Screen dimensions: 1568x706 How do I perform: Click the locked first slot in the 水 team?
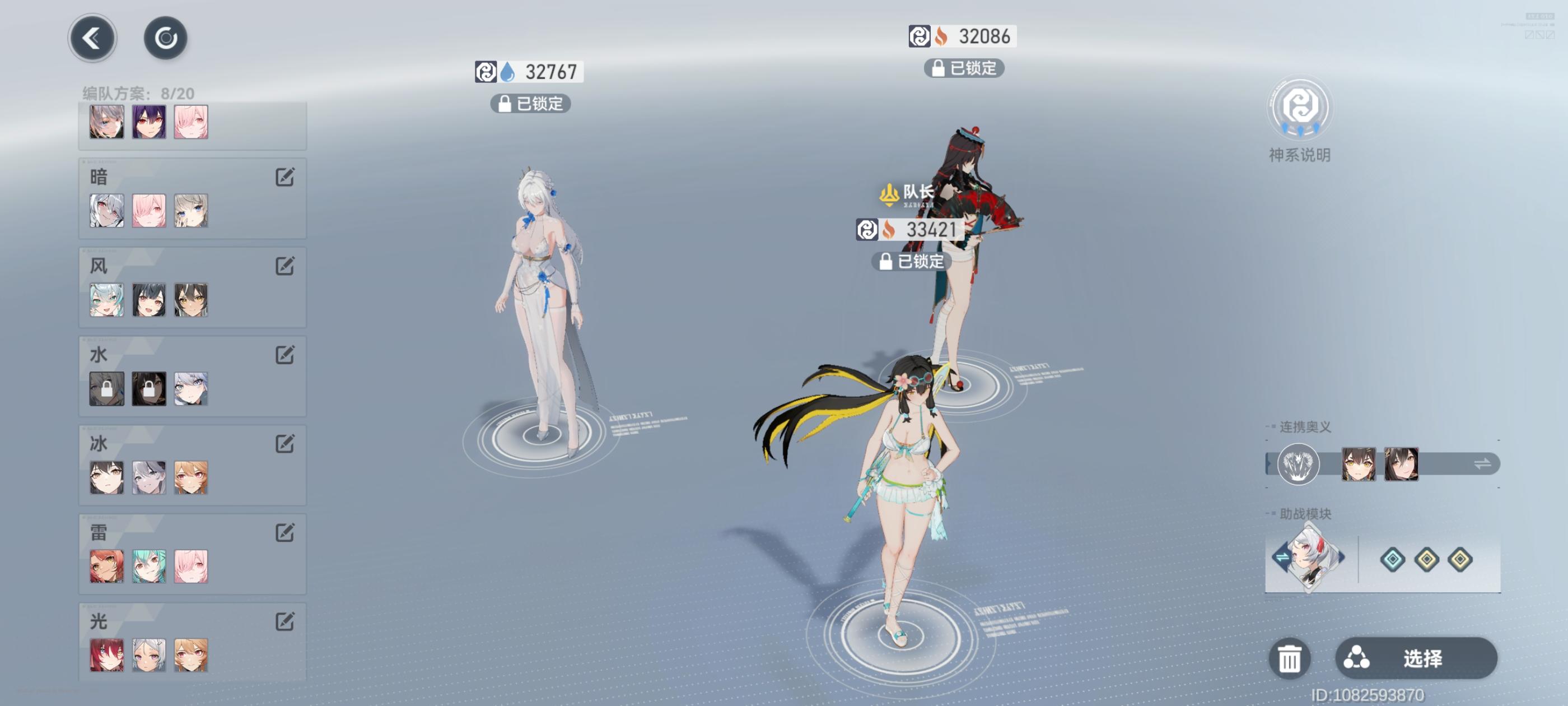coord(106,389)
